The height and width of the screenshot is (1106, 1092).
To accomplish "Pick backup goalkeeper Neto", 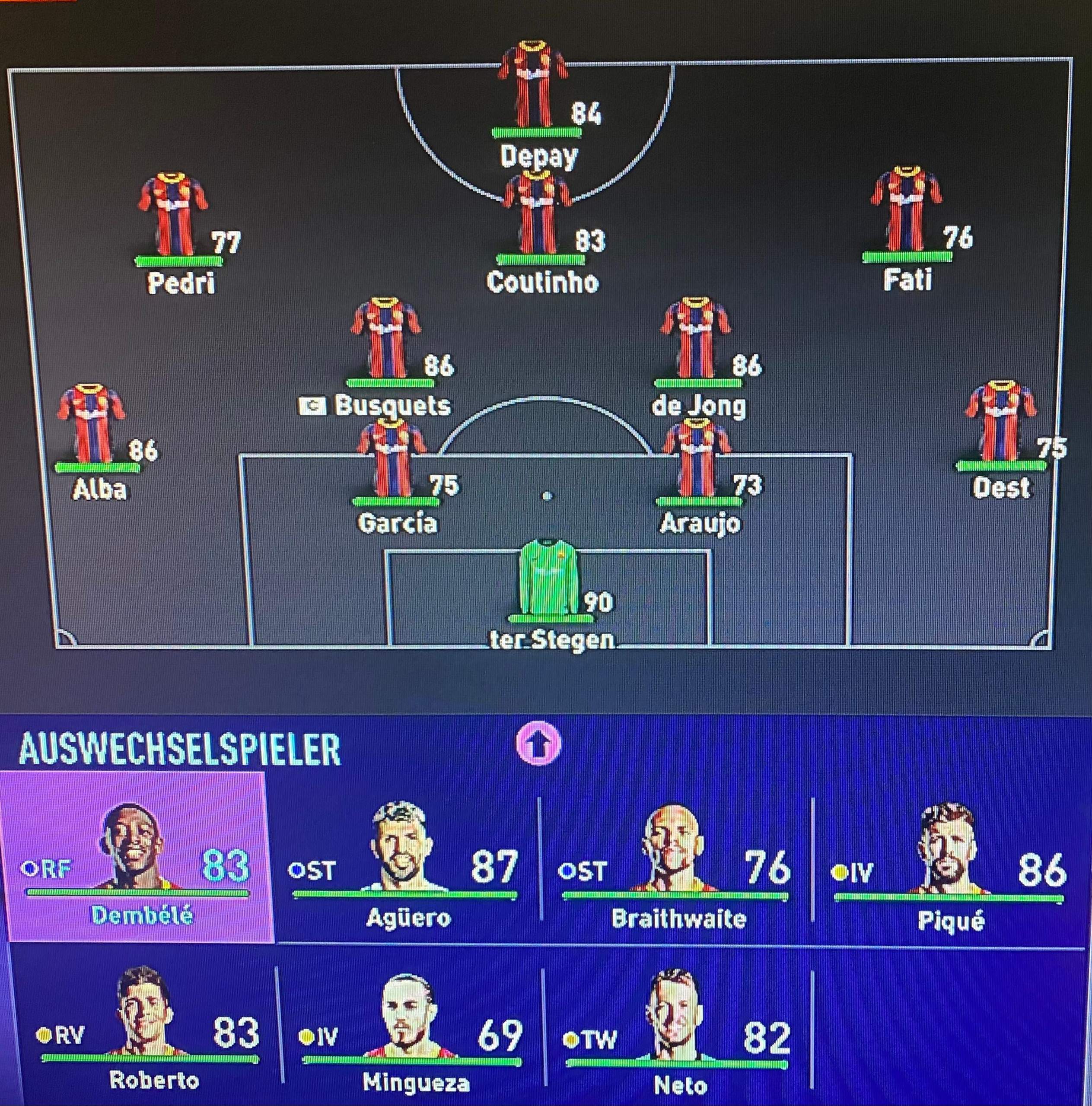I will coord(678,1025).
